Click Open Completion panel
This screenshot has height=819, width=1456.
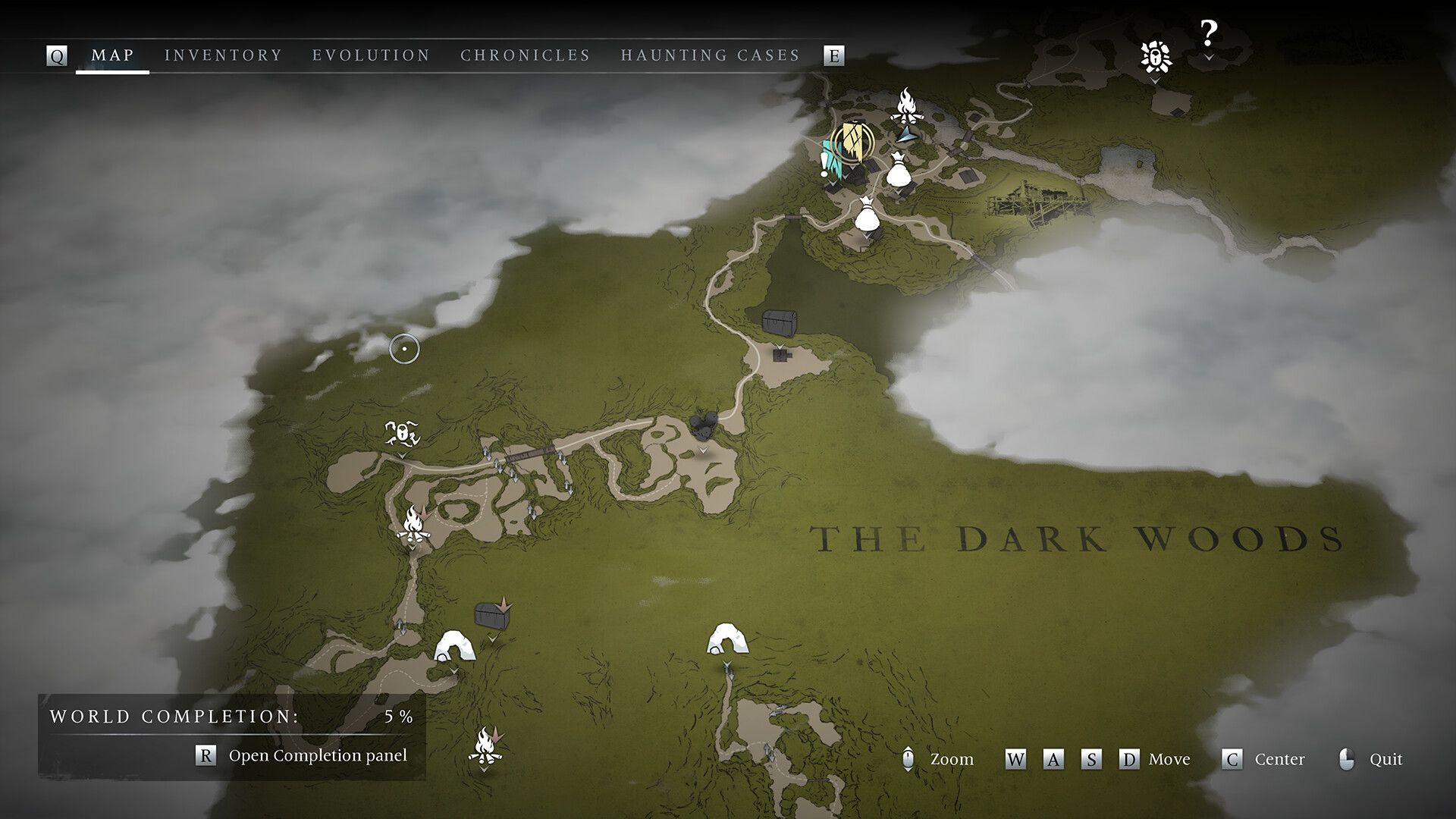point(317,755)
